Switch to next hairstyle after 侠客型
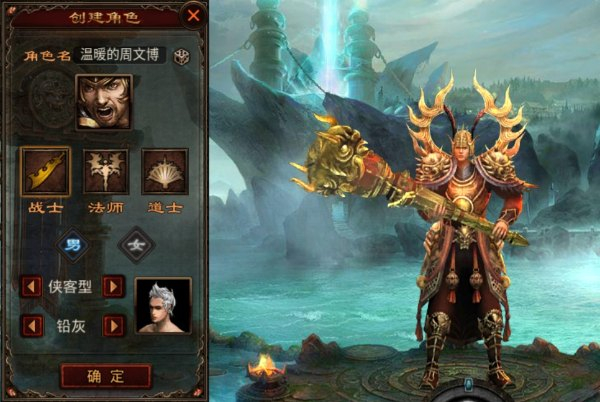Image resolution: width=600 pixels, height=402 pixels. pyautogui.click(x=114, y=287)
